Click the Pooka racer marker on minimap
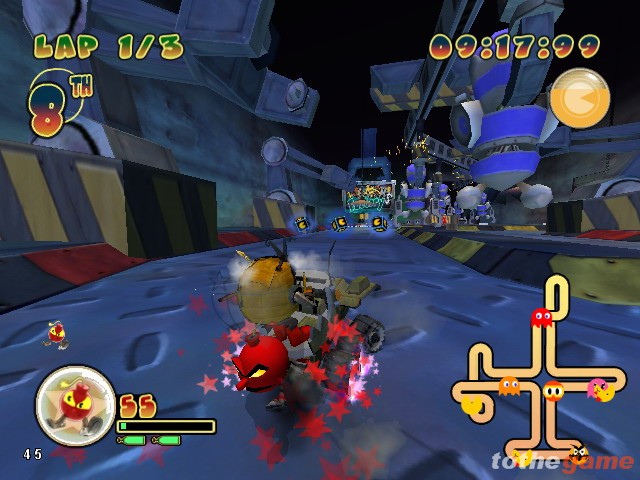Viewport: 640px width, 480px height. [553, 391]
